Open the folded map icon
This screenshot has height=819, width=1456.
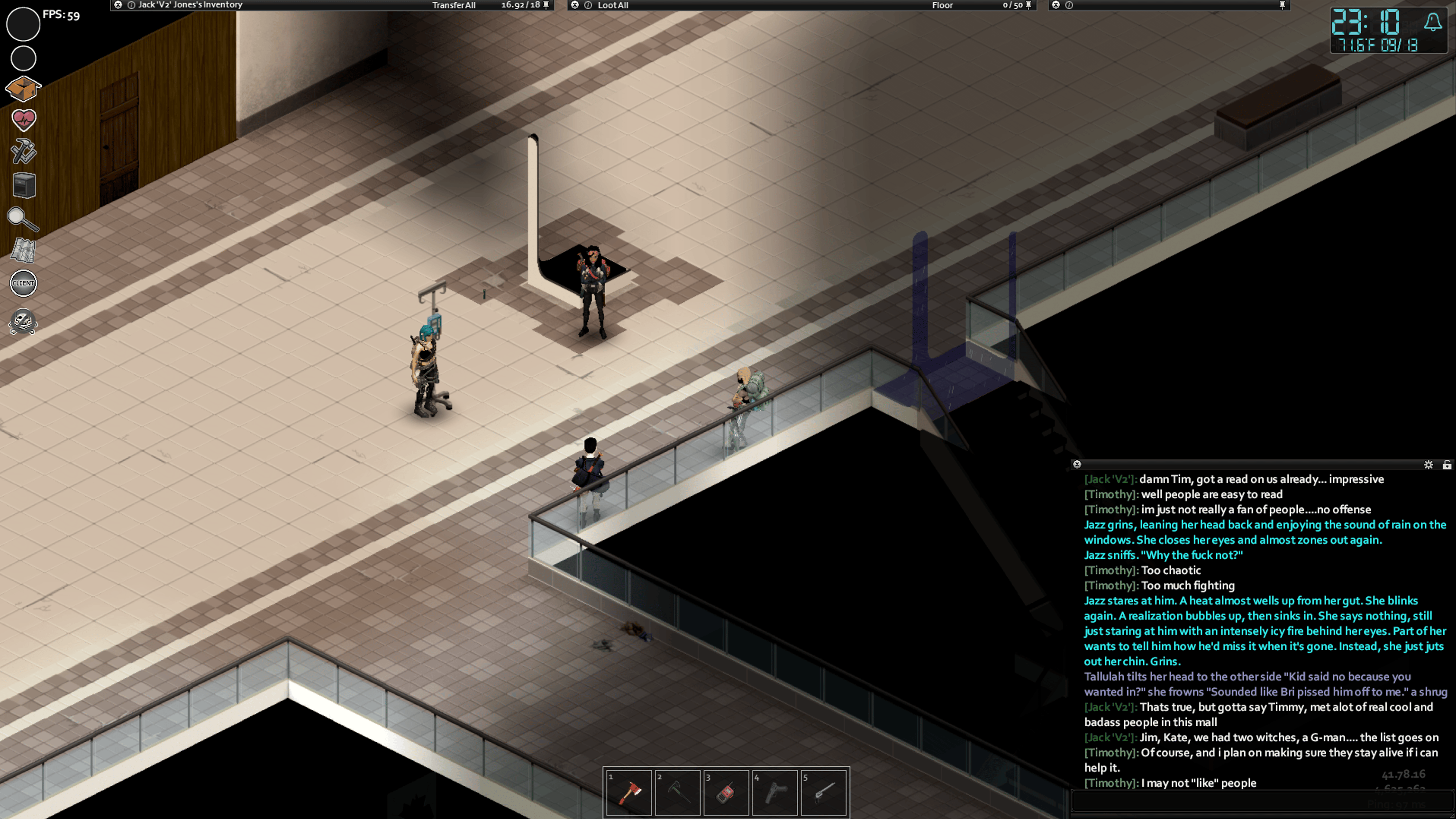click(x=24, y=250)
